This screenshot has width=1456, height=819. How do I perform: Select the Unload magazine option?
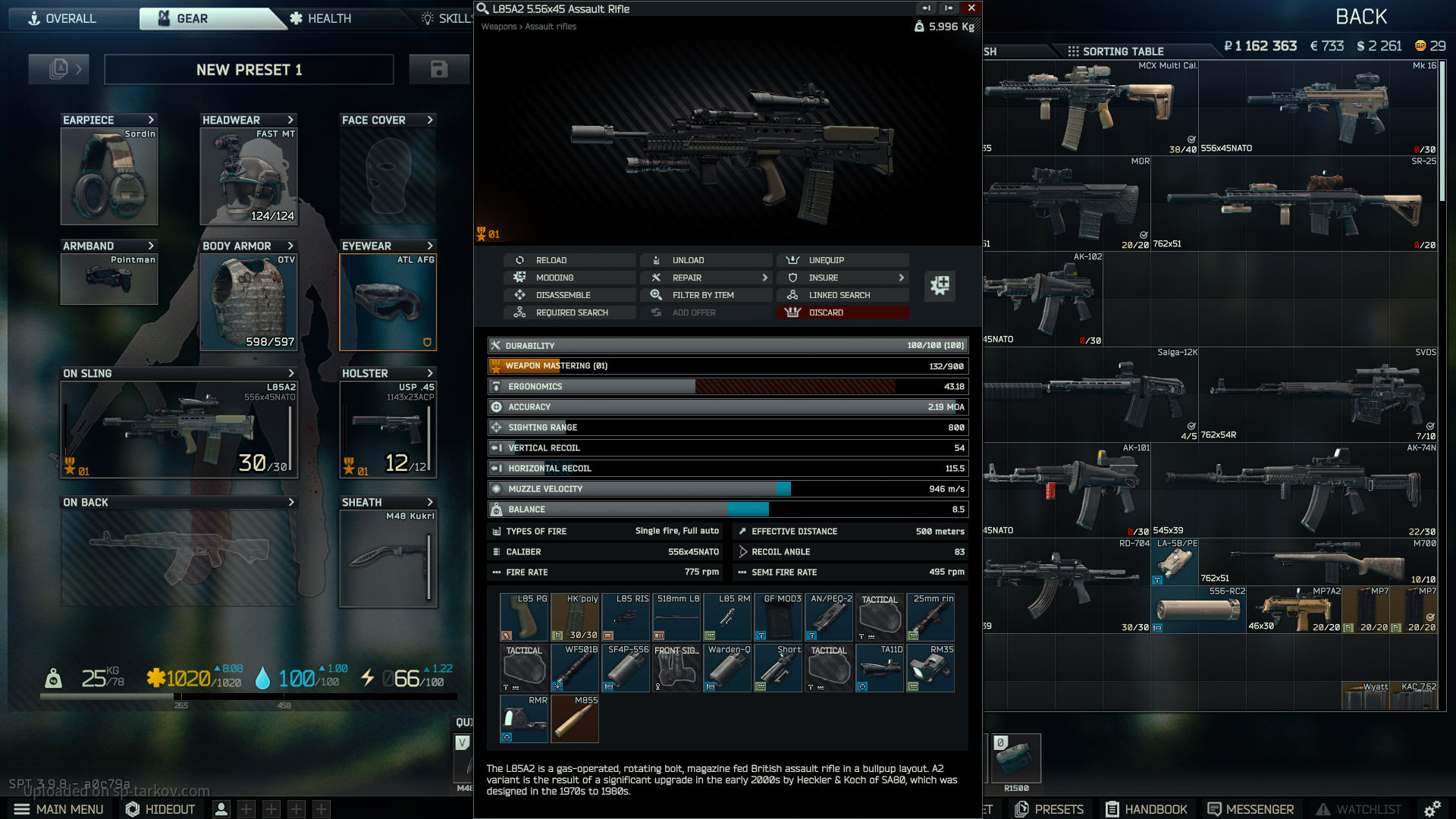706,260
